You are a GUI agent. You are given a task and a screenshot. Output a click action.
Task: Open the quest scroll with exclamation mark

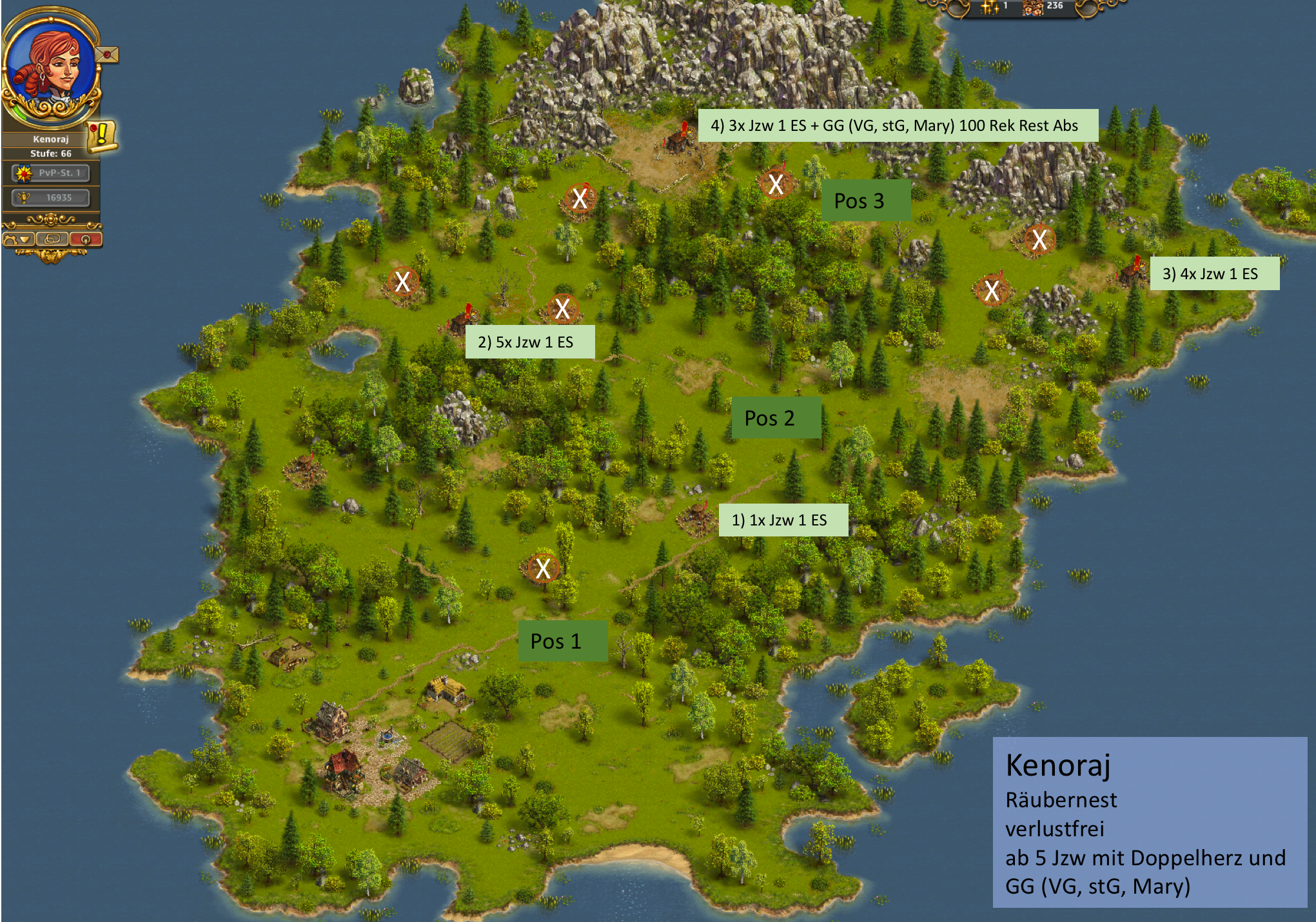point(102,136)
